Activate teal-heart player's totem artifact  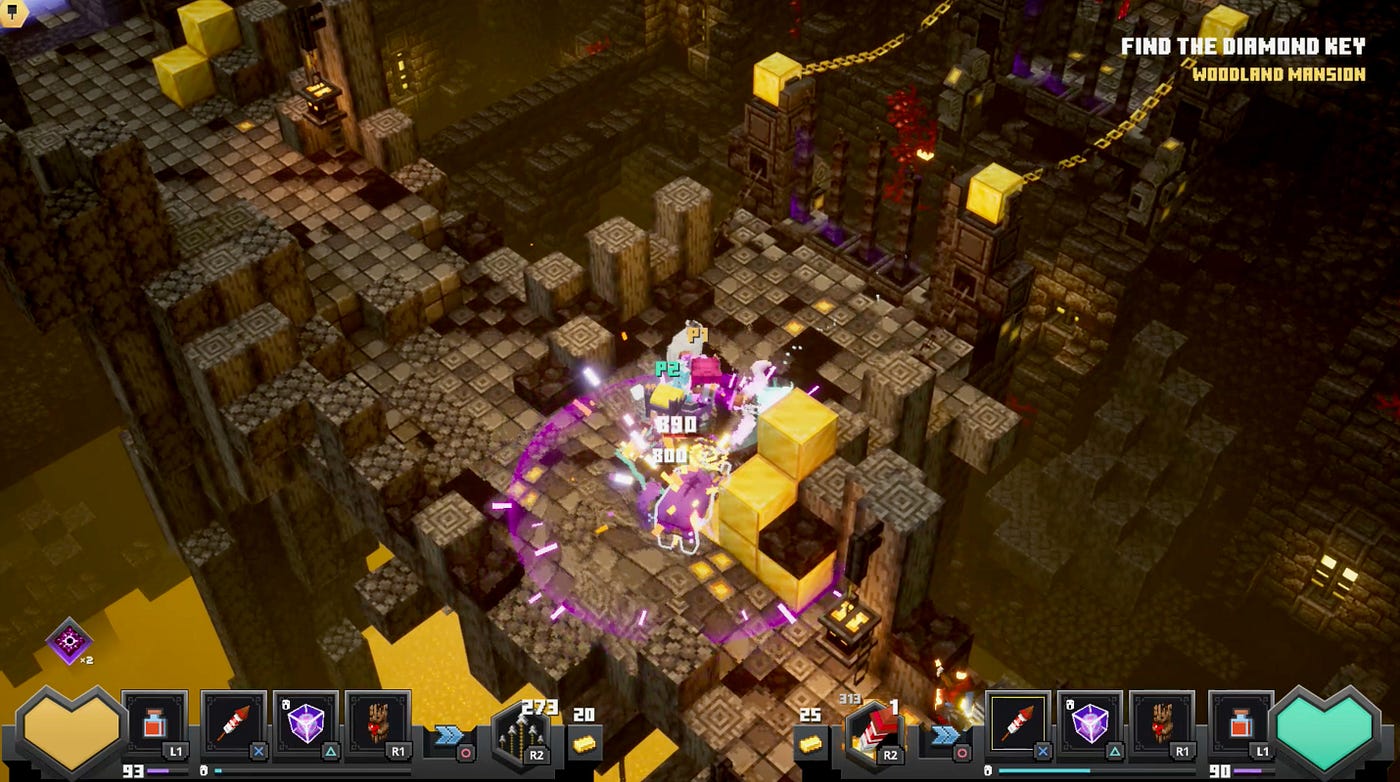coord(1162,723)
